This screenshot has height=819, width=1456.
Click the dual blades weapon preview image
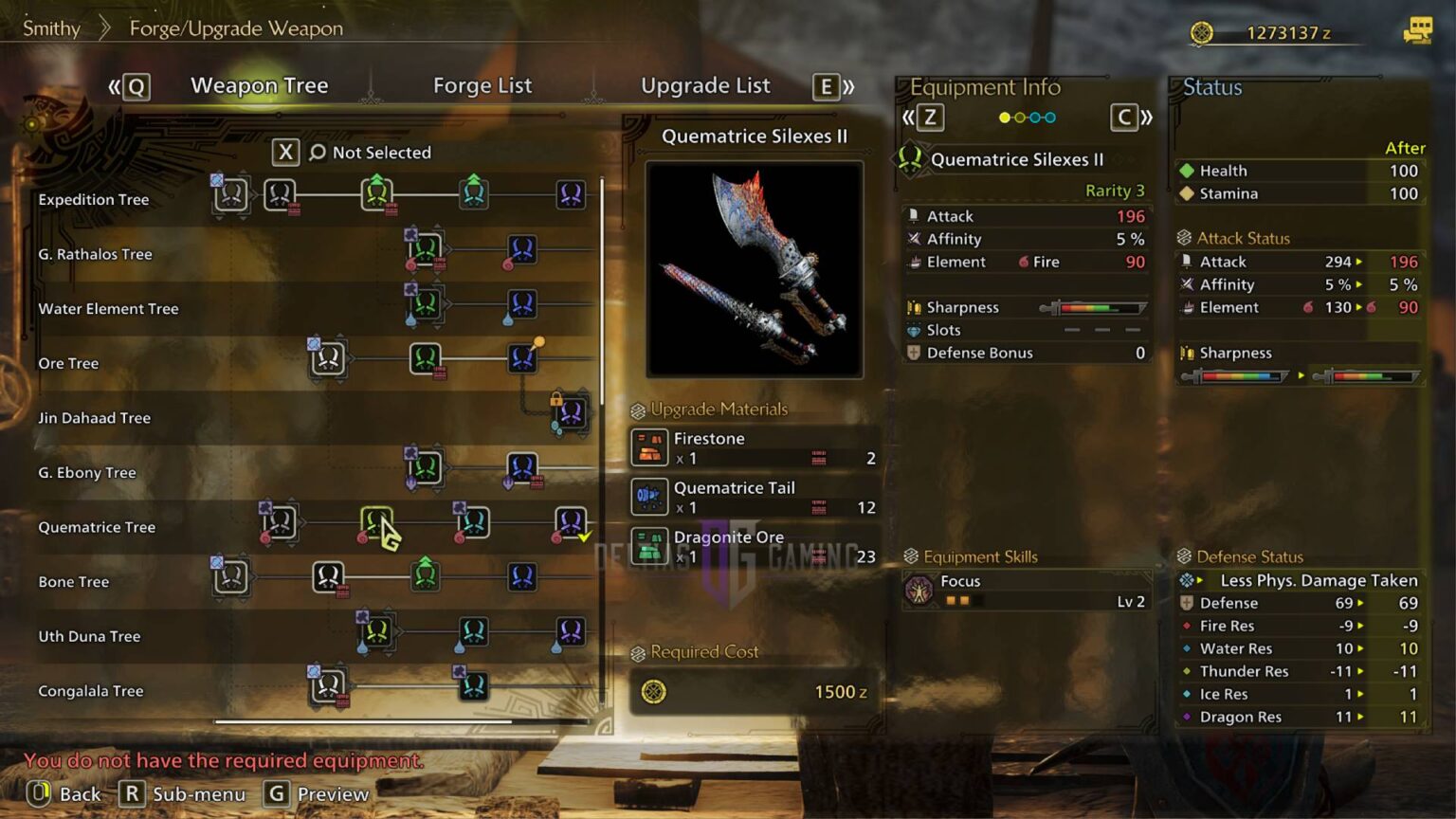(x=754, y=270)
